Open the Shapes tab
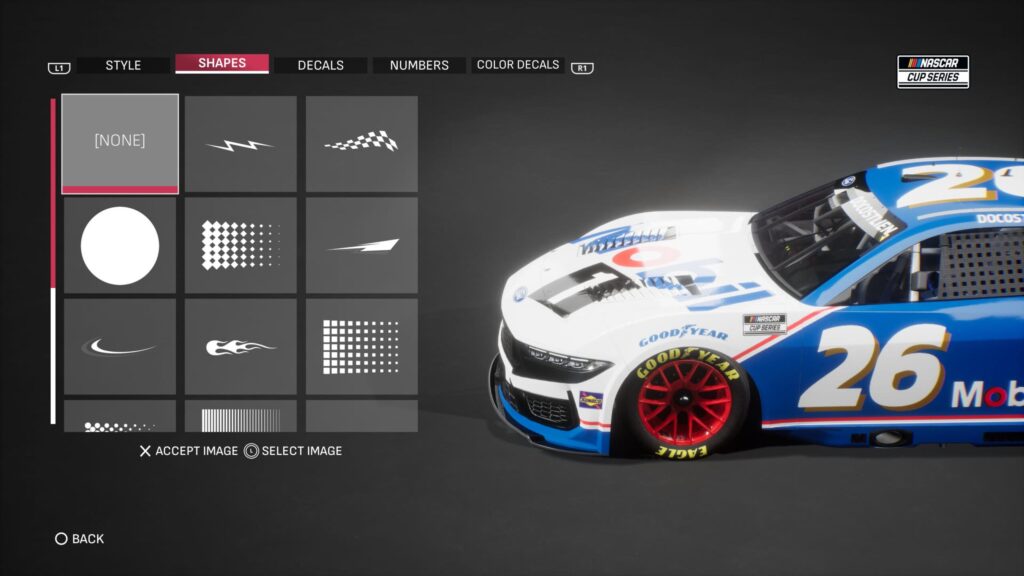 click(x=222, y=64)
